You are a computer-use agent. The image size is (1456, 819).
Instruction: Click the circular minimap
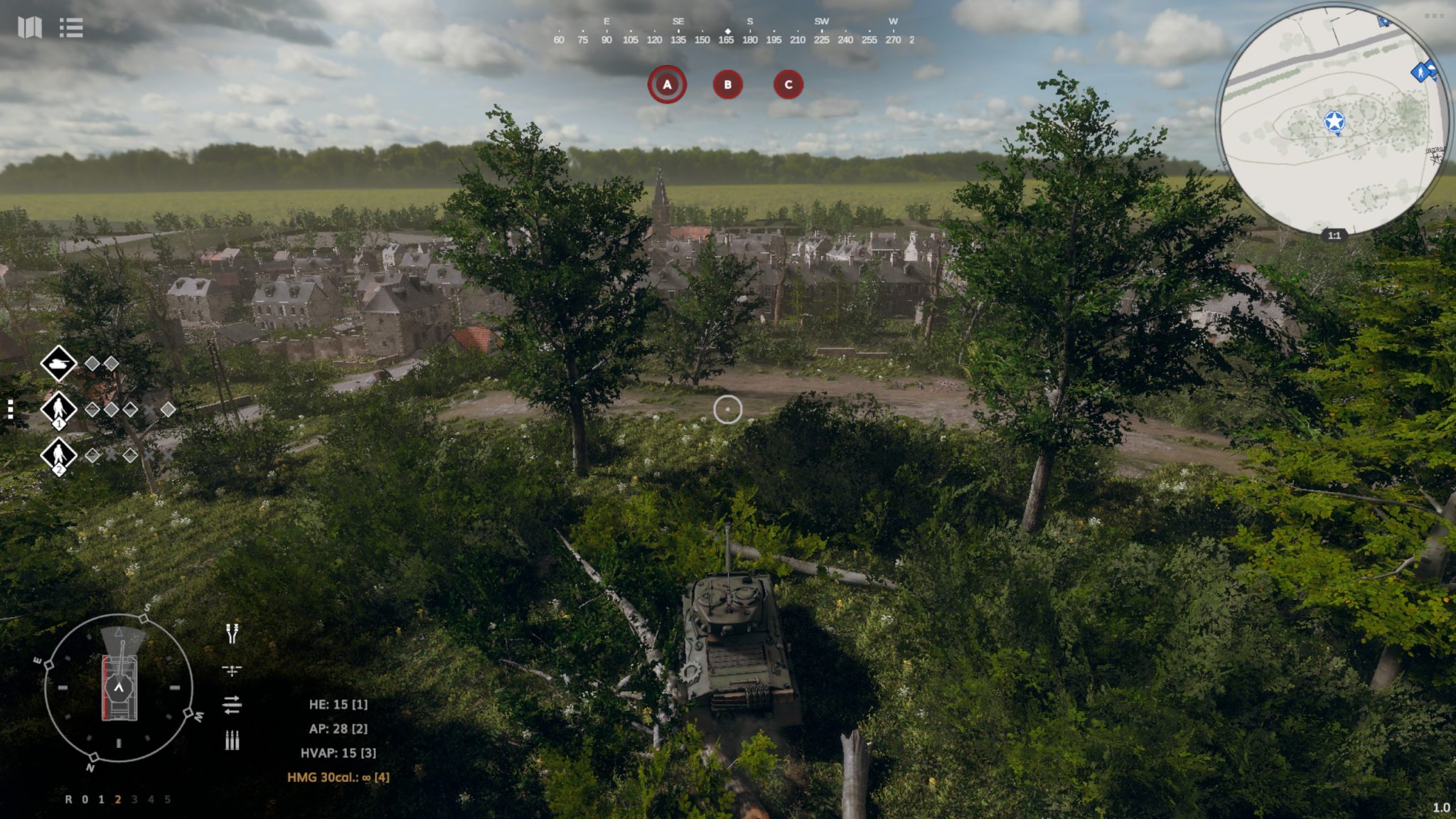[x=1333, y=121]
